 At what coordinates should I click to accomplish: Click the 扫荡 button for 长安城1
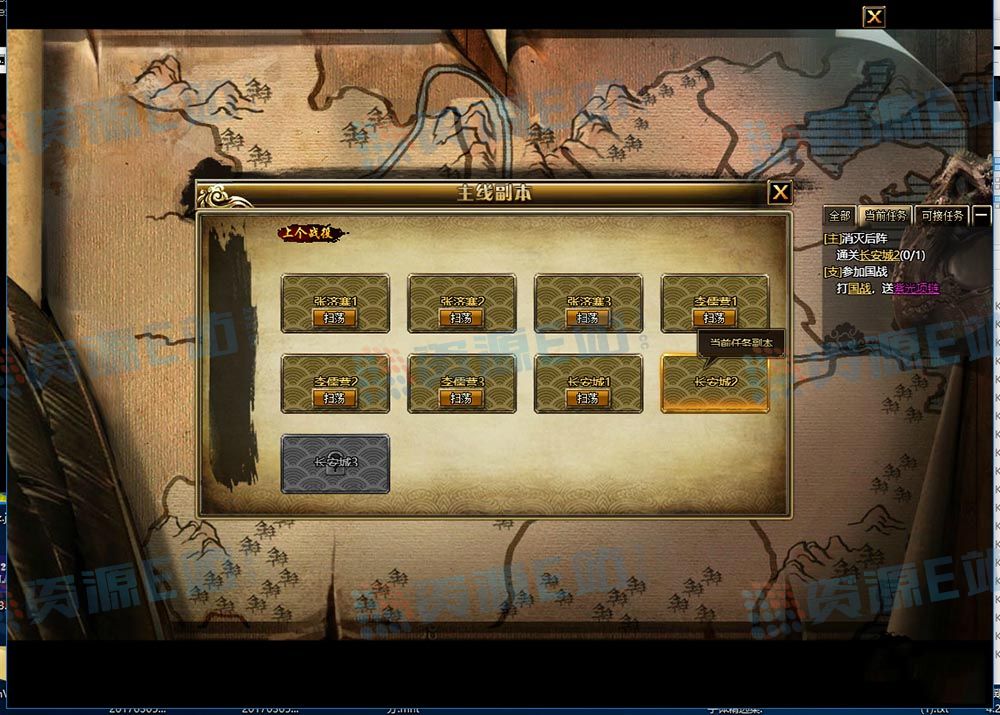587,398
